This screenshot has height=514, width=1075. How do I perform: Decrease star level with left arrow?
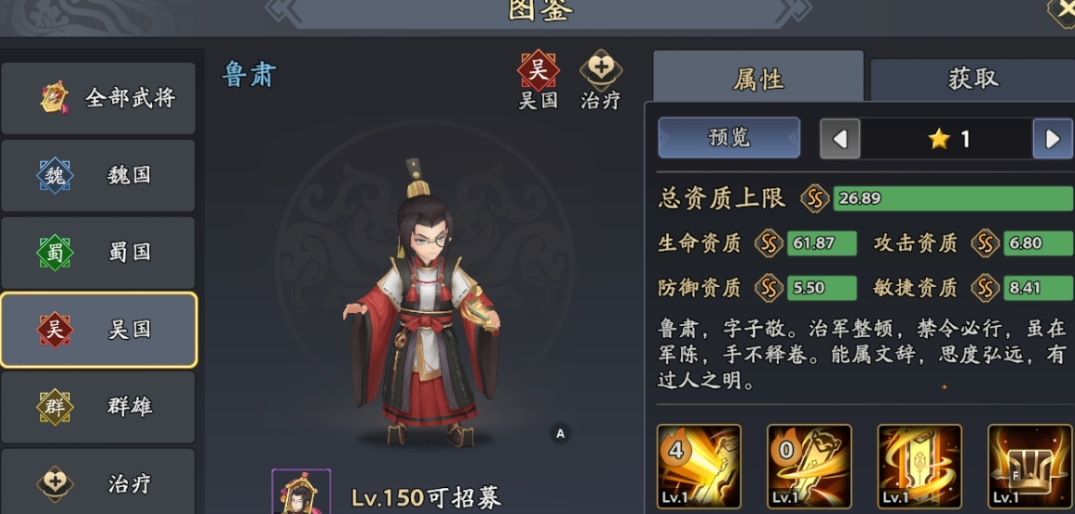tap(840, 139)
